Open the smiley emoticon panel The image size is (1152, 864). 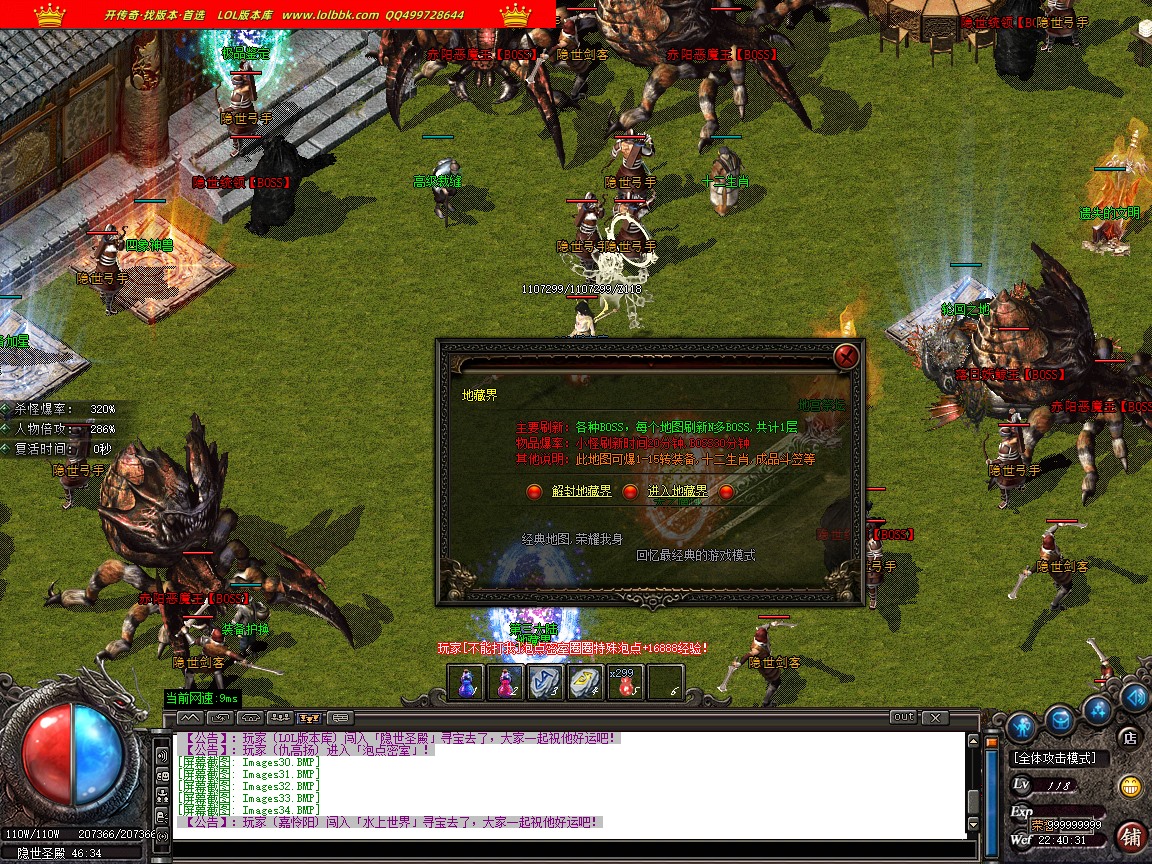[1131, 786]
